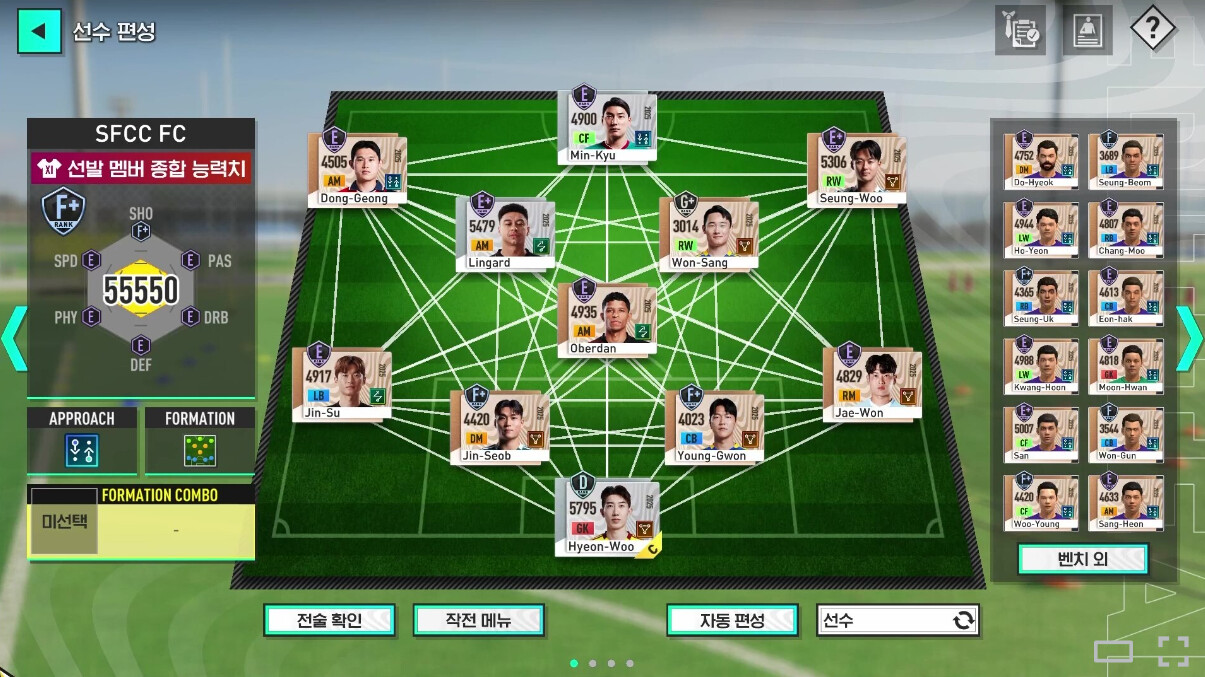This screenshot has width=1205, height=677.
Task: Show players outside bench with 벤치 외
Action: (1083, 559)
